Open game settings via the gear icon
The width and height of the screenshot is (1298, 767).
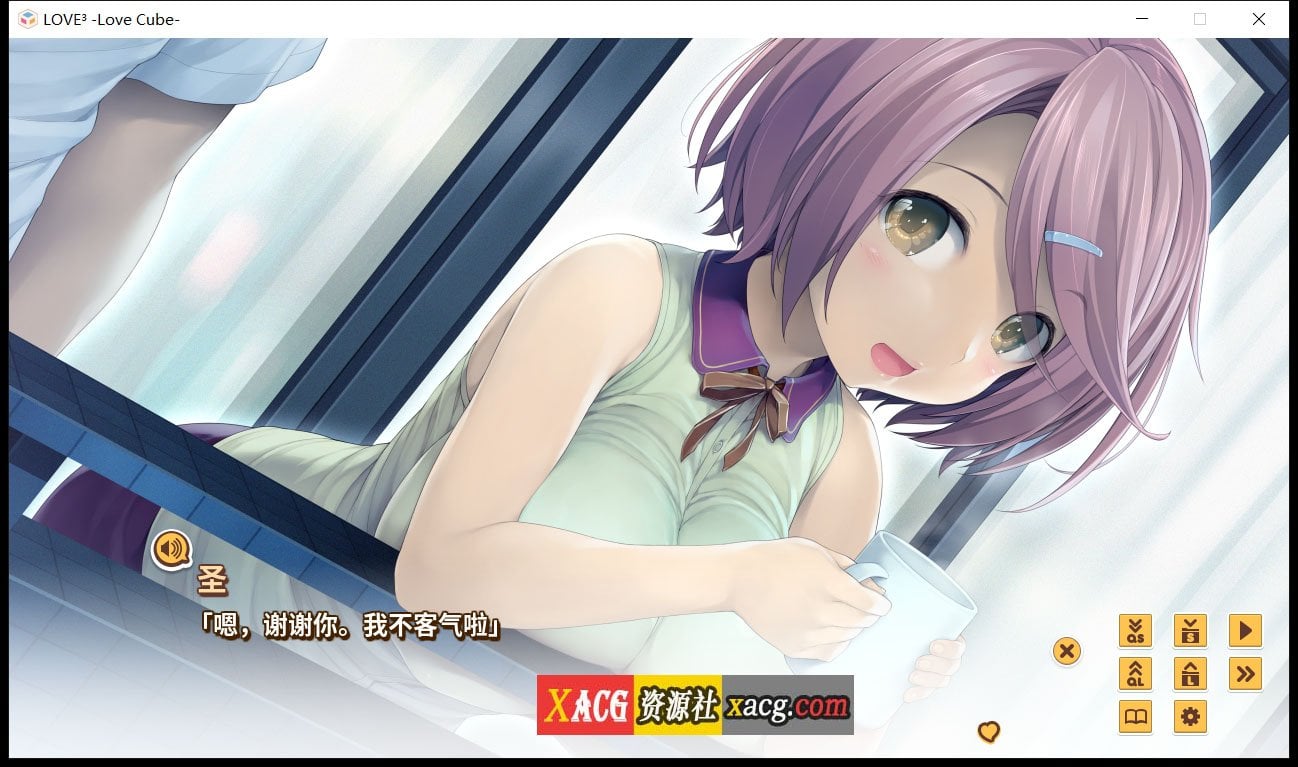1190,718
